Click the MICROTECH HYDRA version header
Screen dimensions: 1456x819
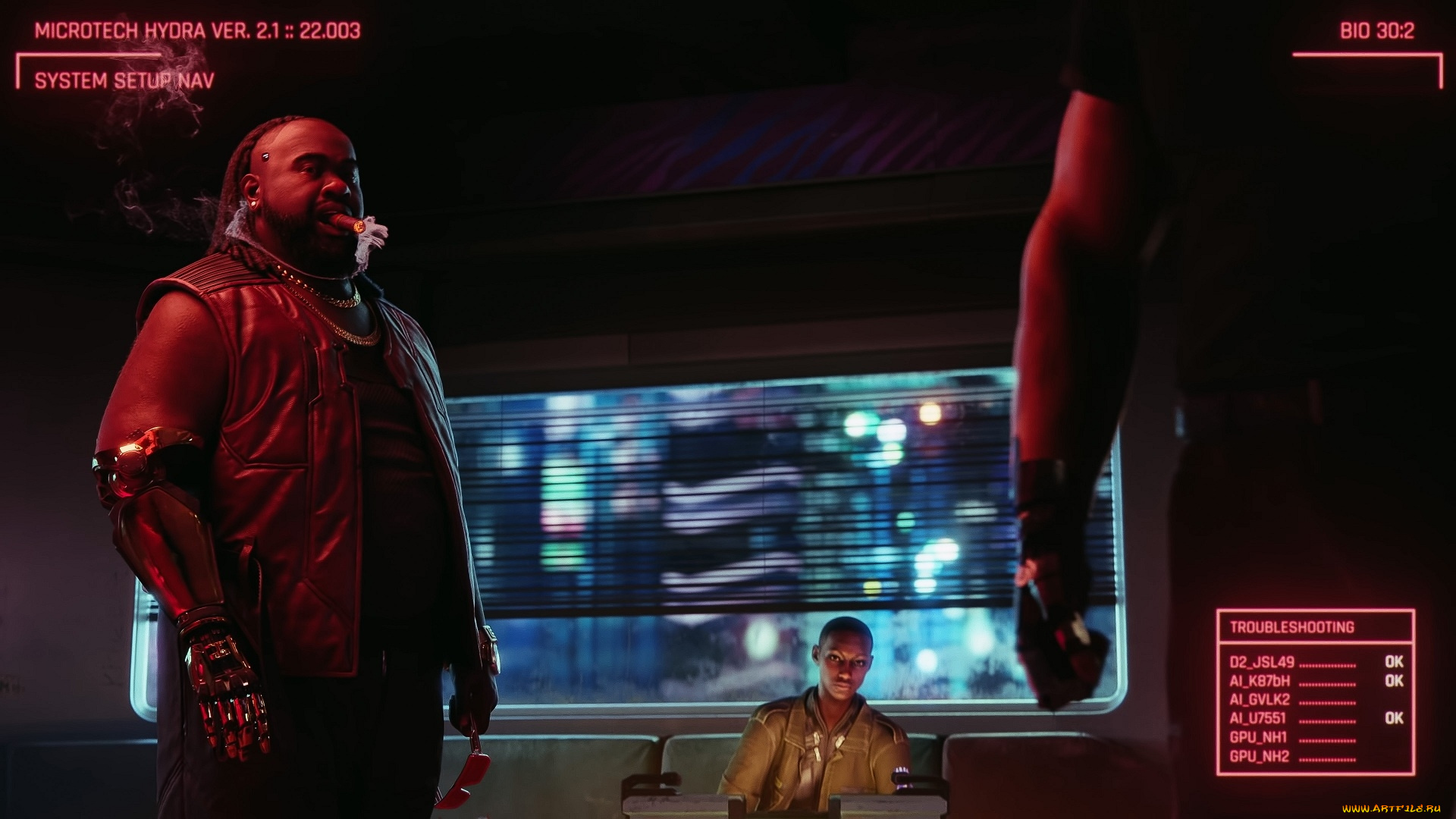click(x=197, y=30)
